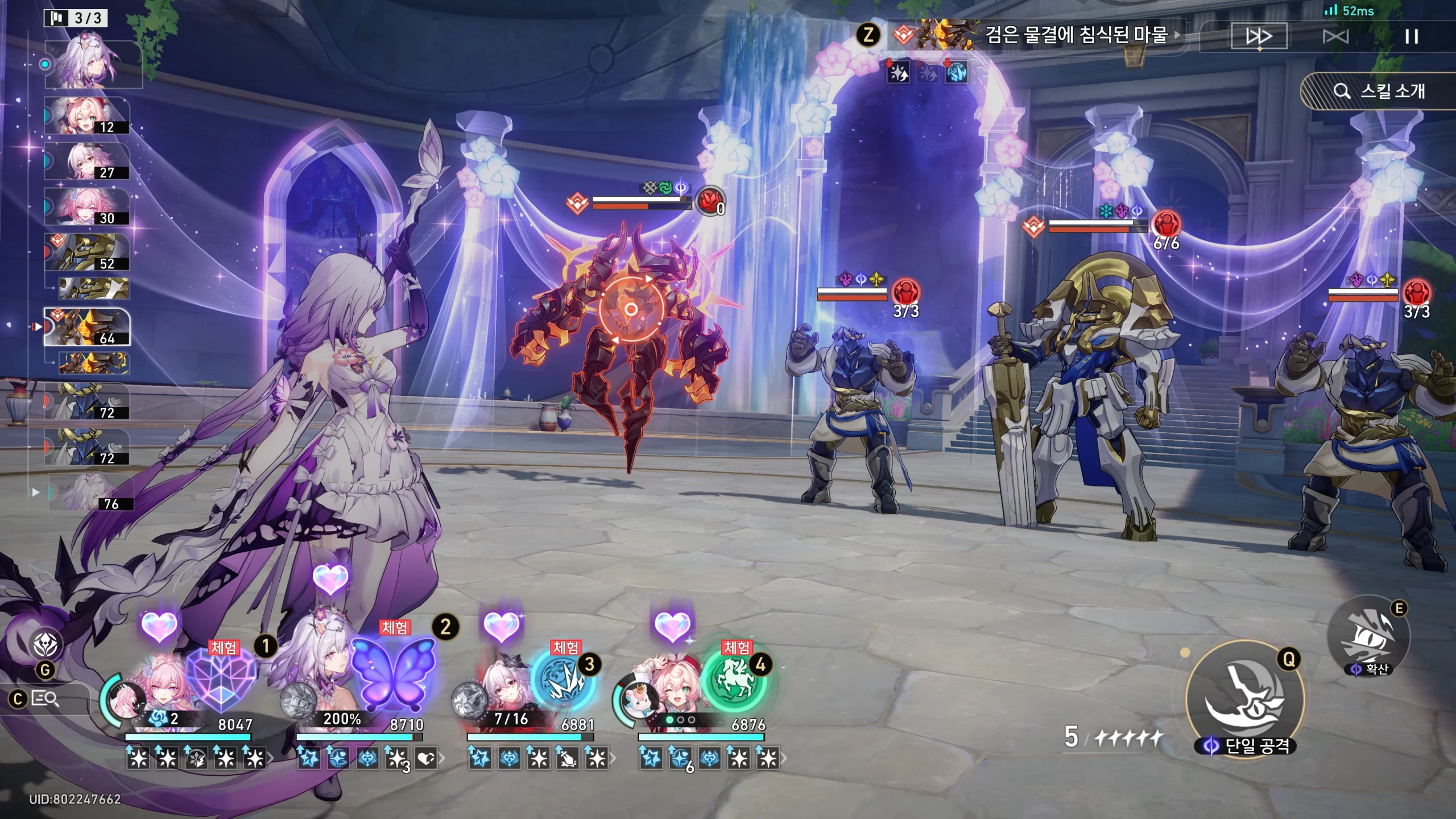This screenshot has height=819, width=1456.
Task: Activate the green pegasus ultimate
Action: coord(734,681)
